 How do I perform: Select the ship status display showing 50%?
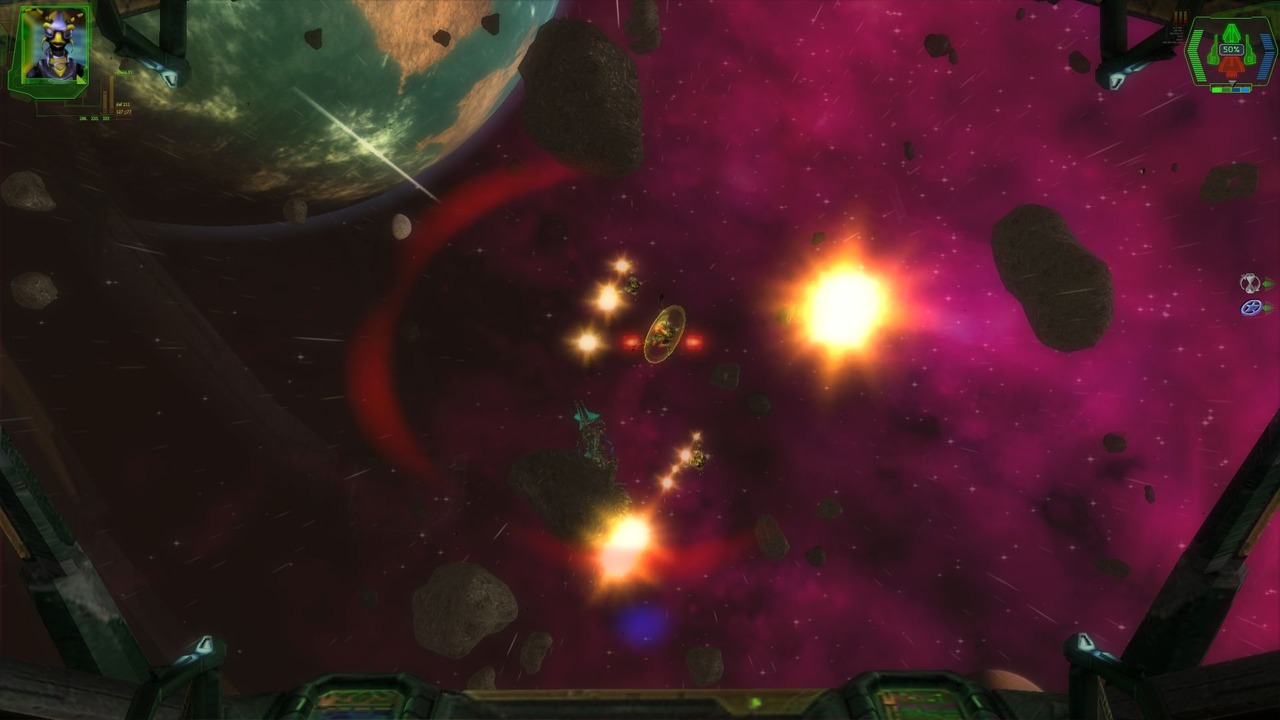click(x=1230, y=52)
